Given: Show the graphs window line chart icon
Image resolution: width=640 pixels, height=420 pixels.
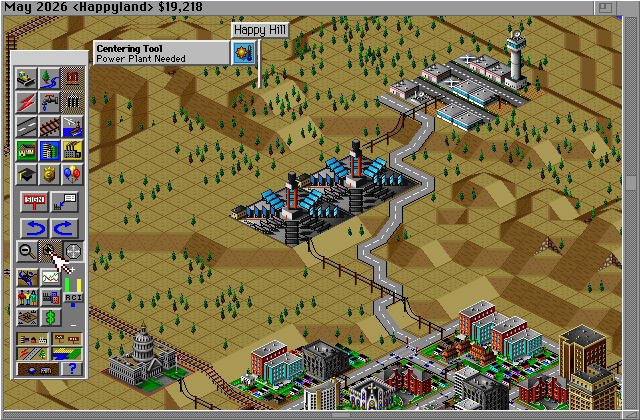Looking at the screenshot, I should click(x=50, y=276).
